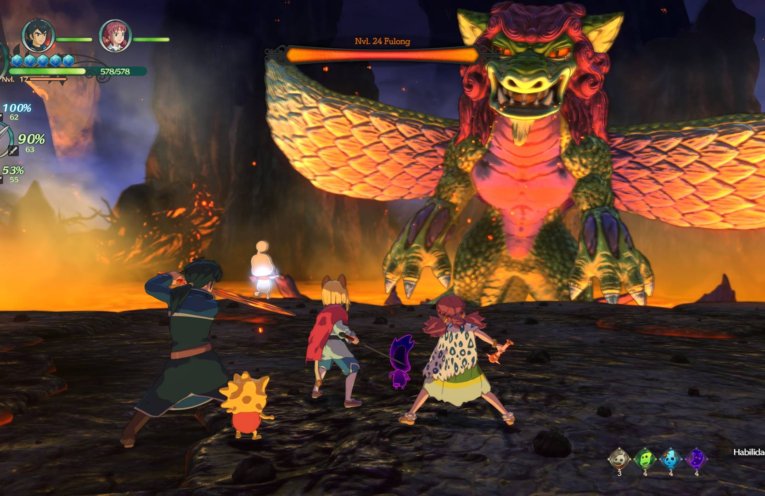Screen dimensions: 765x496
Task: Choose the green higgledy group icon
Action: pyautogui.click(x=646, y=459)
